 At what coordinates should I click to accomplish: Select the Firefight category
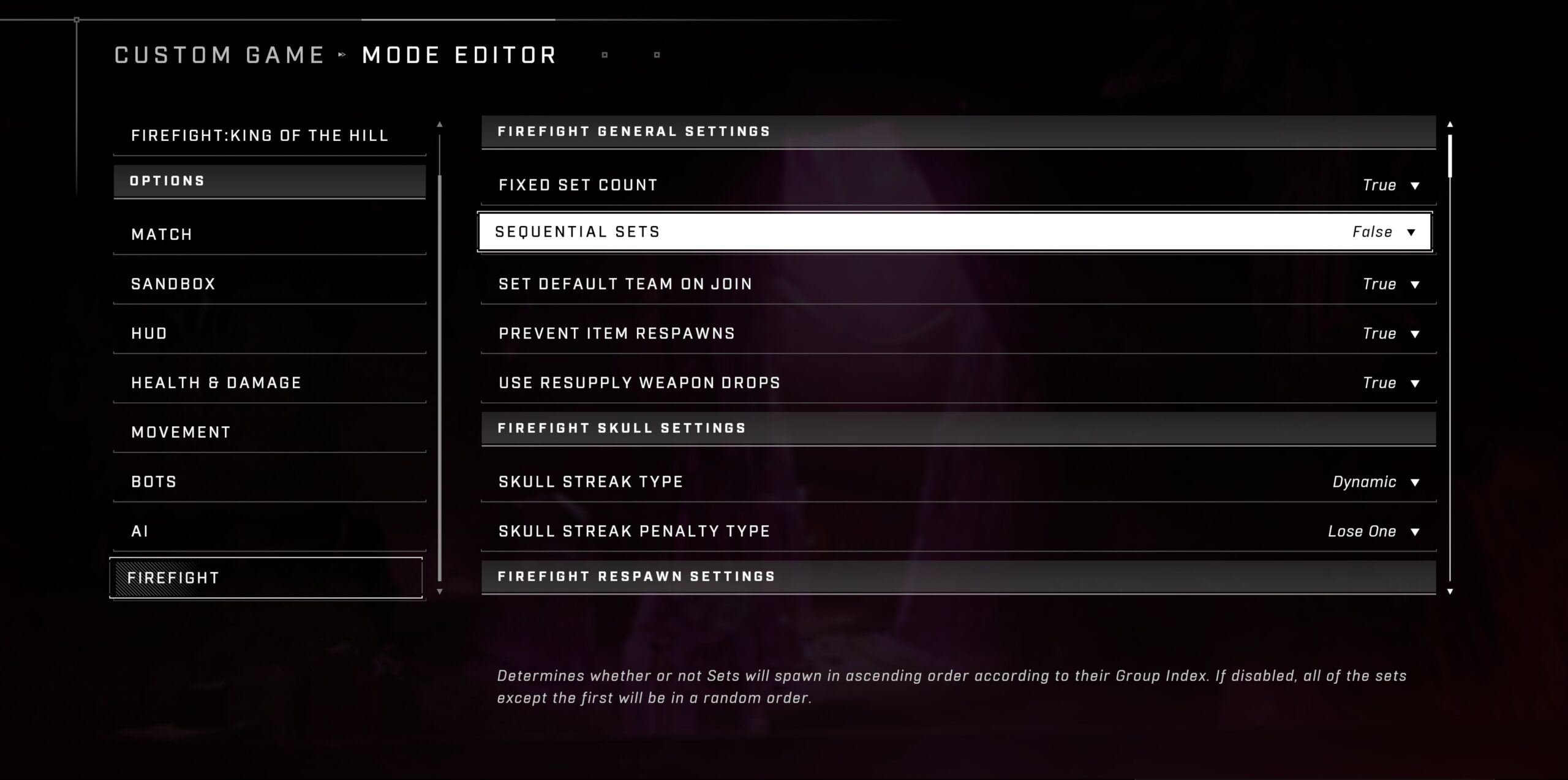[x=266, y=578]
